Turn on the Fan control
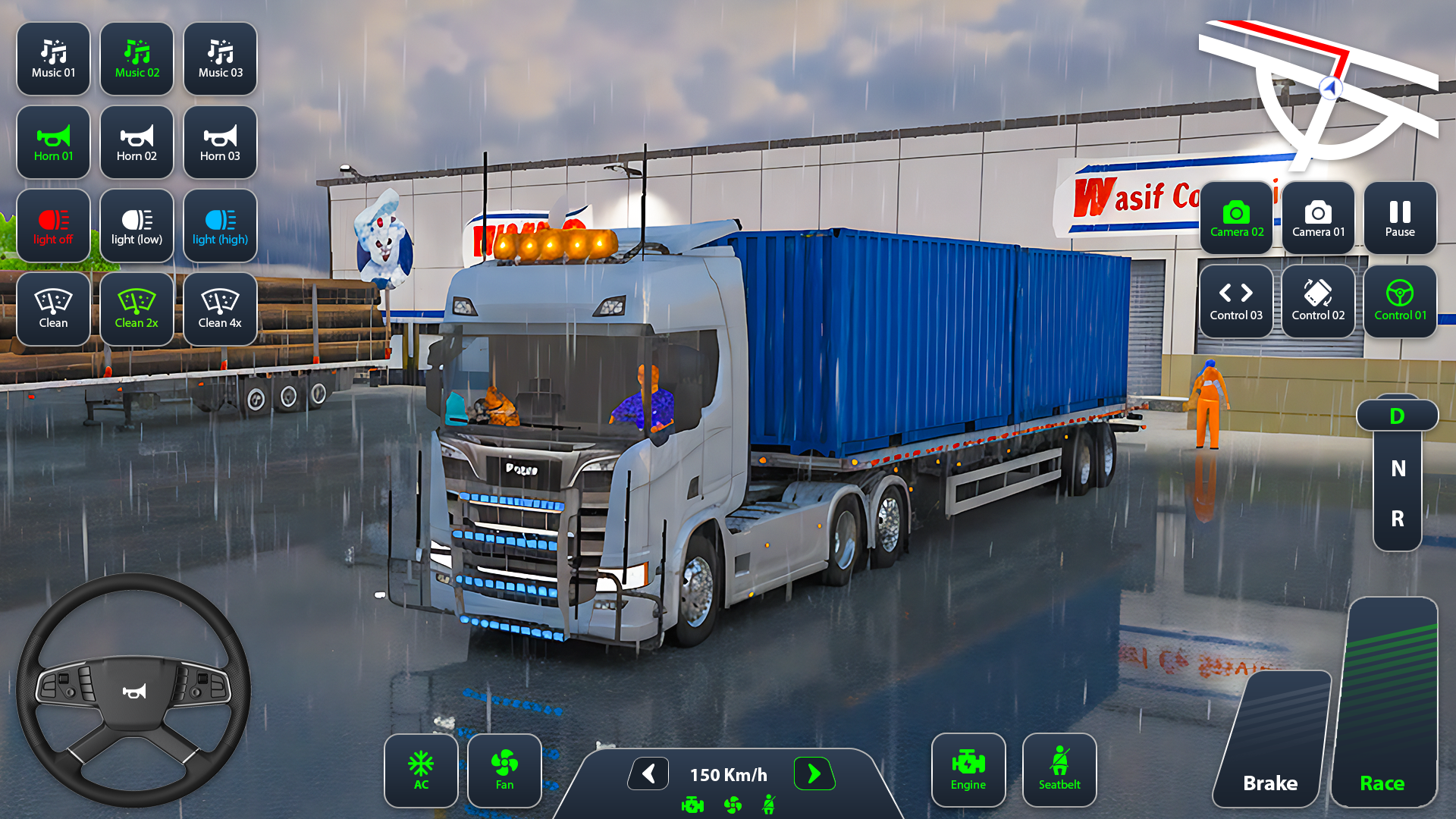Screen dimensions: 1456x819 (504, 770)
